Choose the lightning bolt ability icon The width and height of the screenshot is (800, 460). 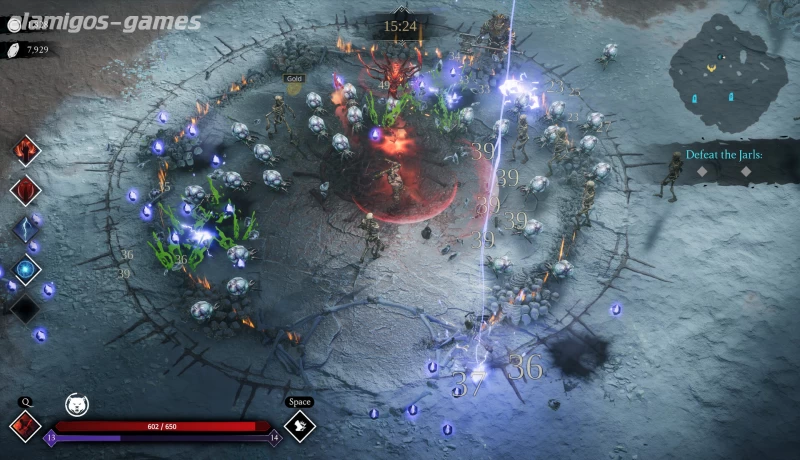(x=25, y=229)
